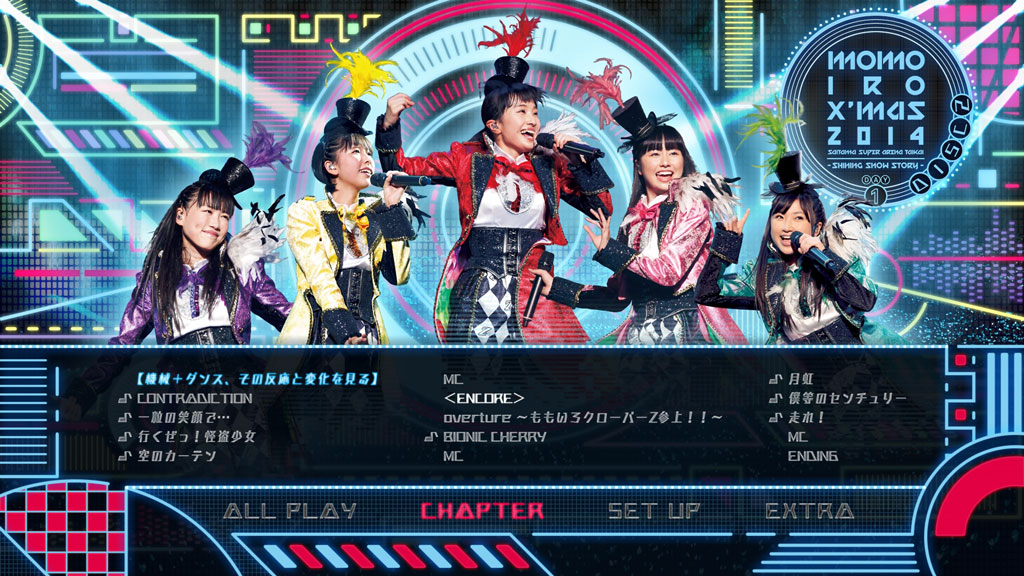Open the SET UP menu
The image size is (1024, 576).
654,511
